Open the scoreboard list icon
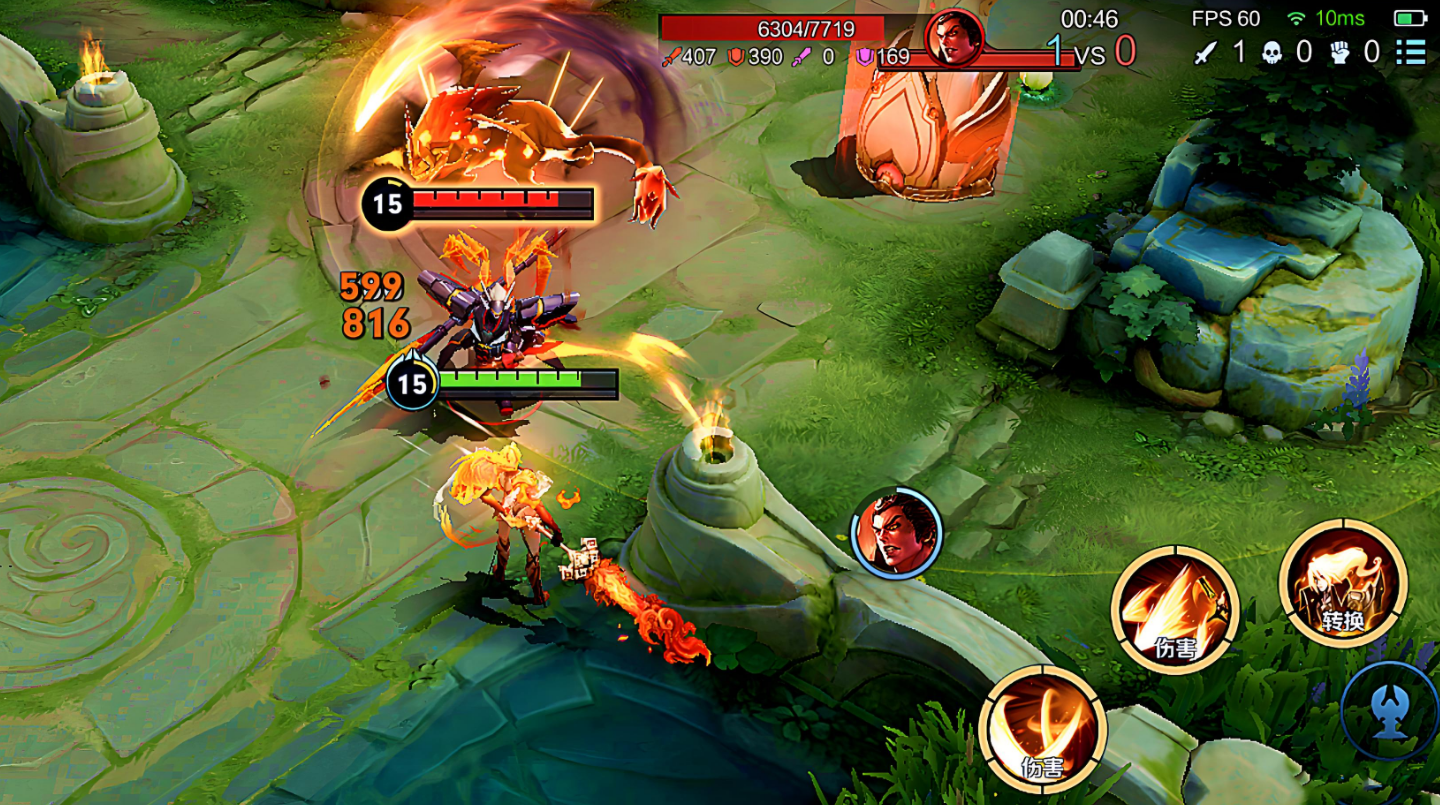 (x=1411, y=51)
